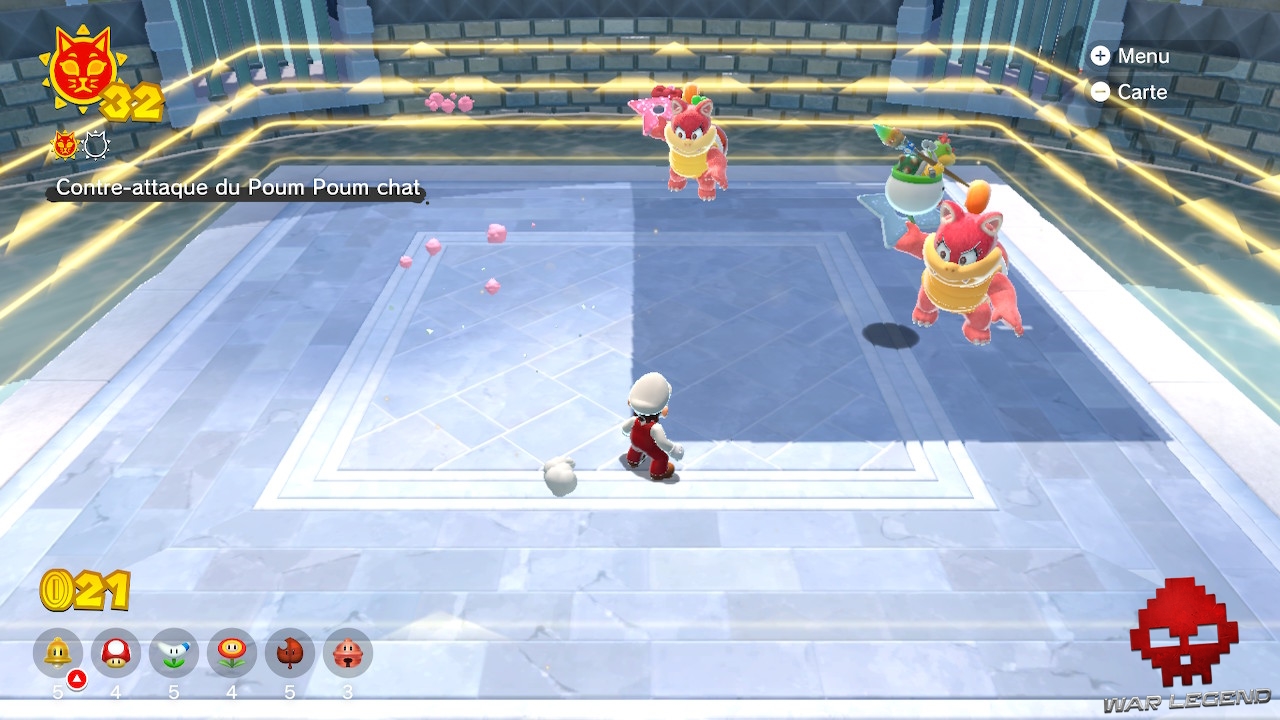Expand the power-up inventory bar
Screen dimensions: 1280x720
click(200, 655)
